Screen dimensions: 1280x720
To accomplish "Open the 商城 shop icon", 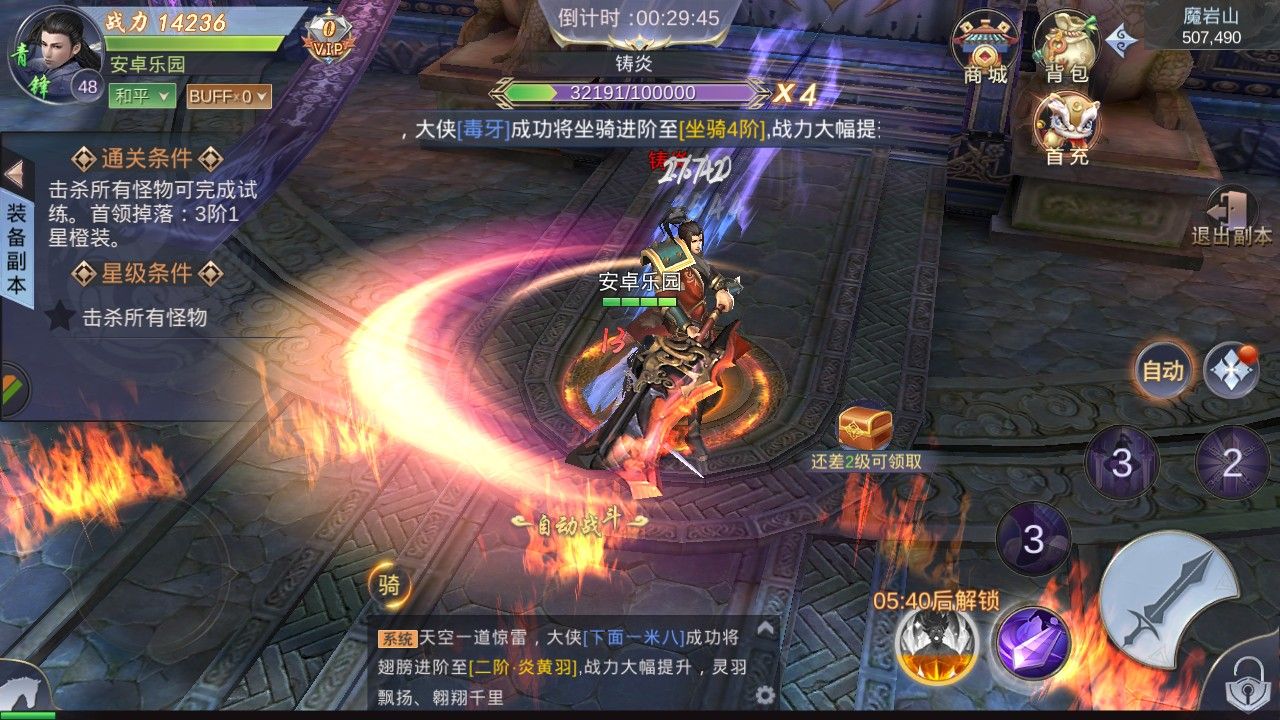I will (985, 45).
